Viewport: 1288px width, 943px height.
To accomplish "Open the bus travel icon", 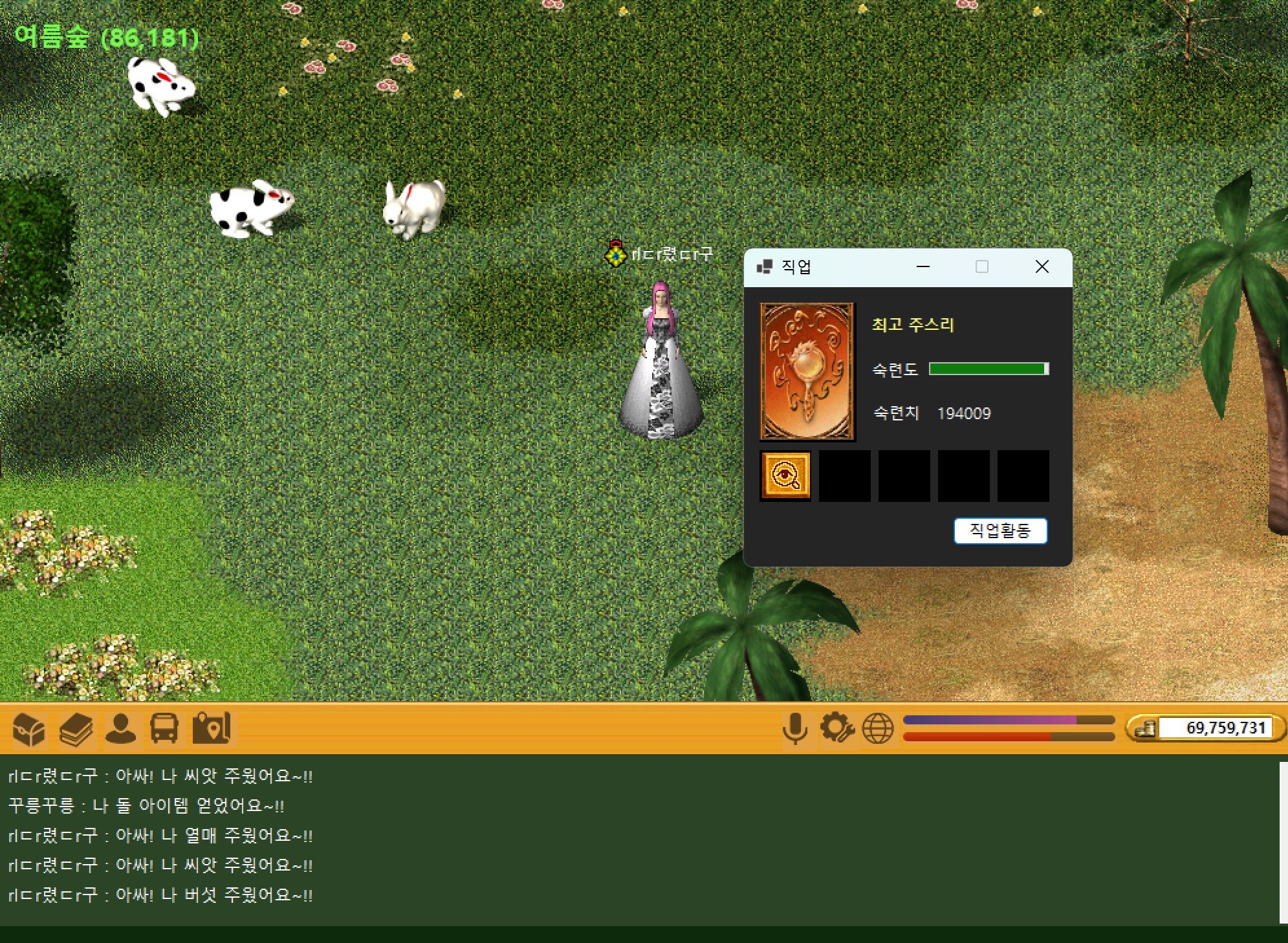I will point(164,729).
